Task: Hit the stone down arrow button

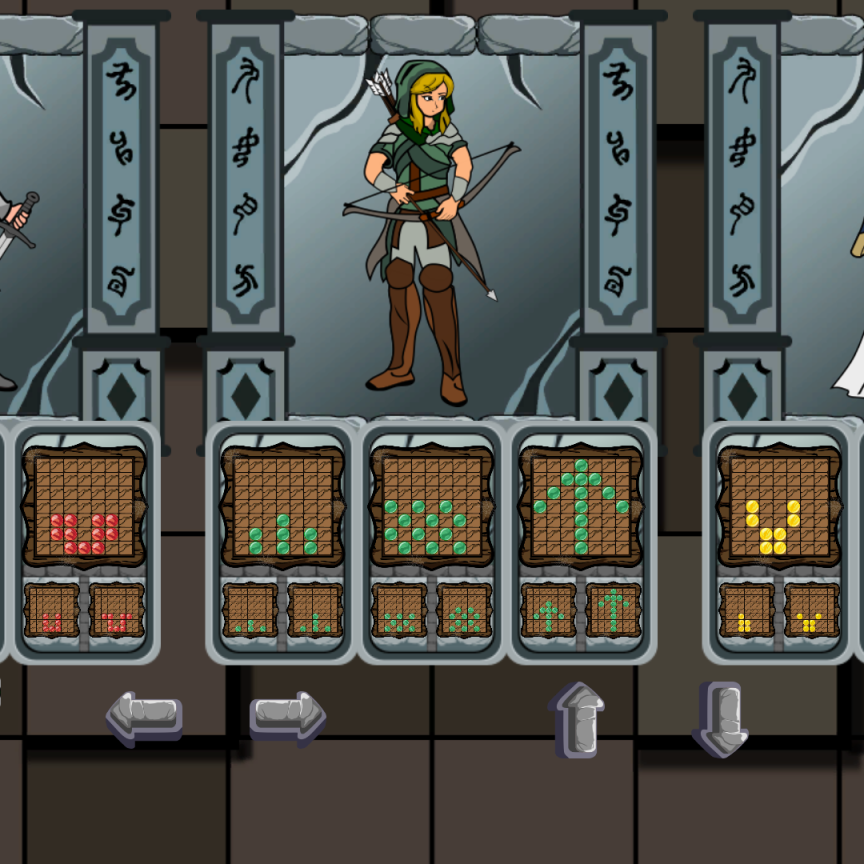Action: (x=720, y=718)
